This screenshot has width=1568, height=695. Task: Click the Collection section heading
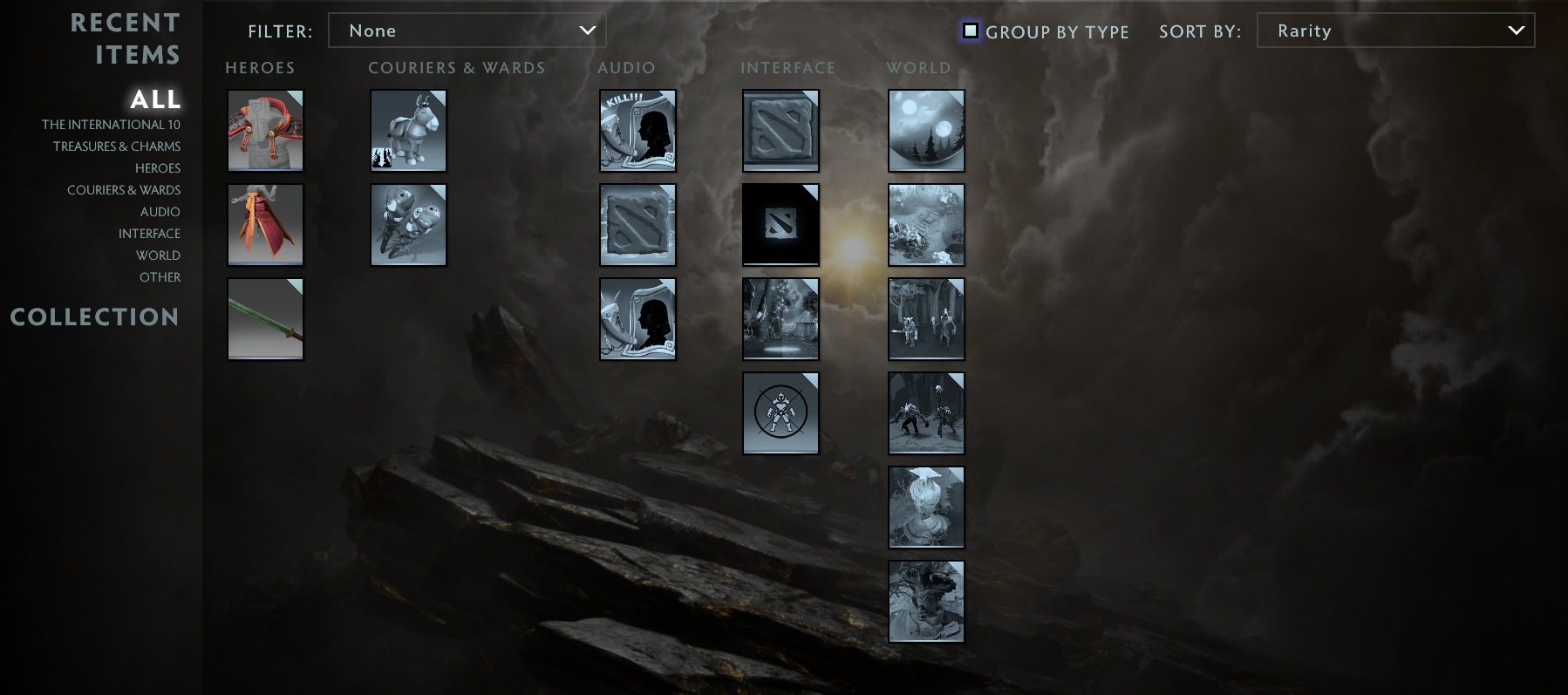94,317
